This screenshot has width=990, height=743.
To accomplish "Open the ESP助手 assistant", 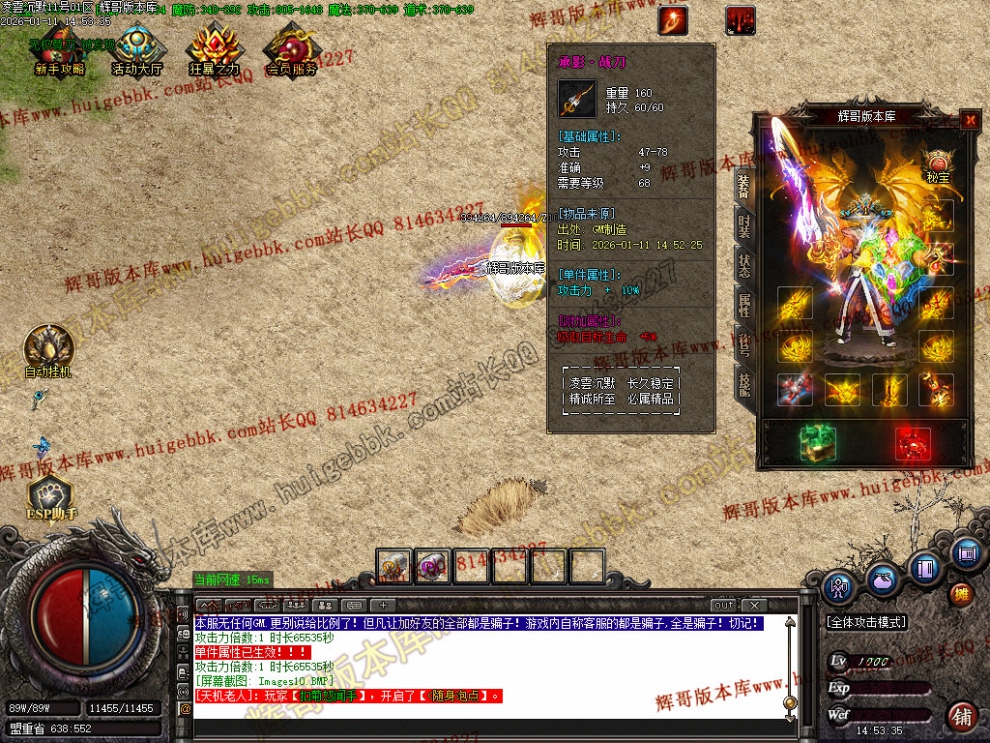I will 50,497.
